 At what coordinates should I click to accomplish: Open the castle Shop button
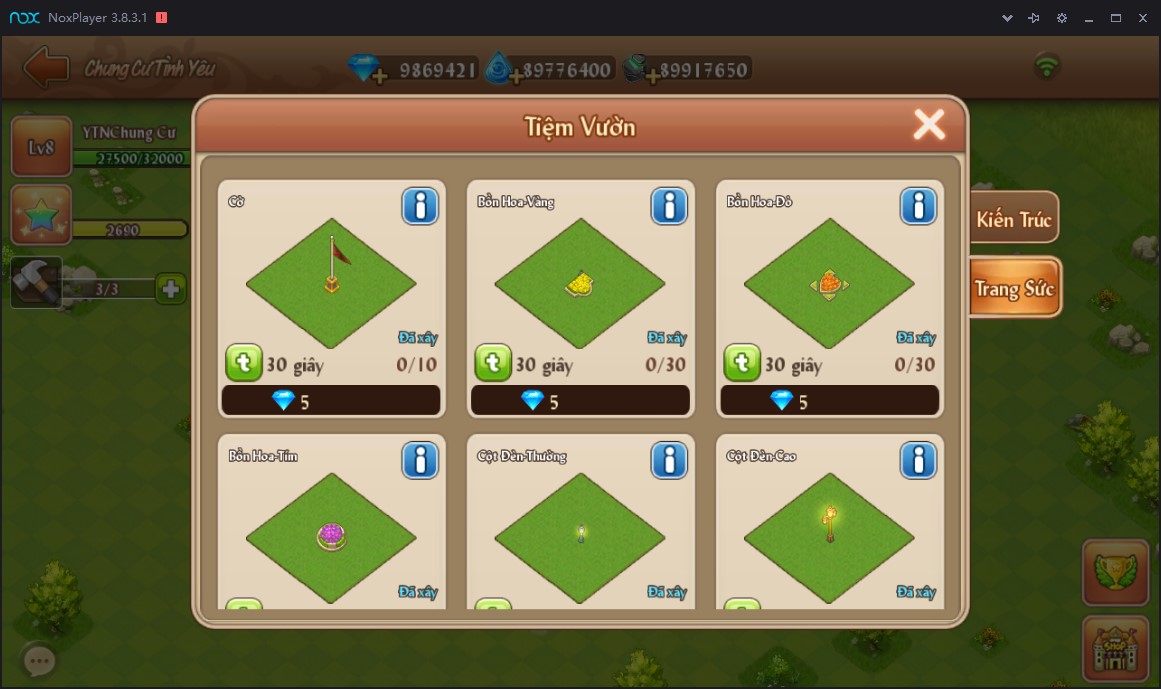[x=1114, y=649]
